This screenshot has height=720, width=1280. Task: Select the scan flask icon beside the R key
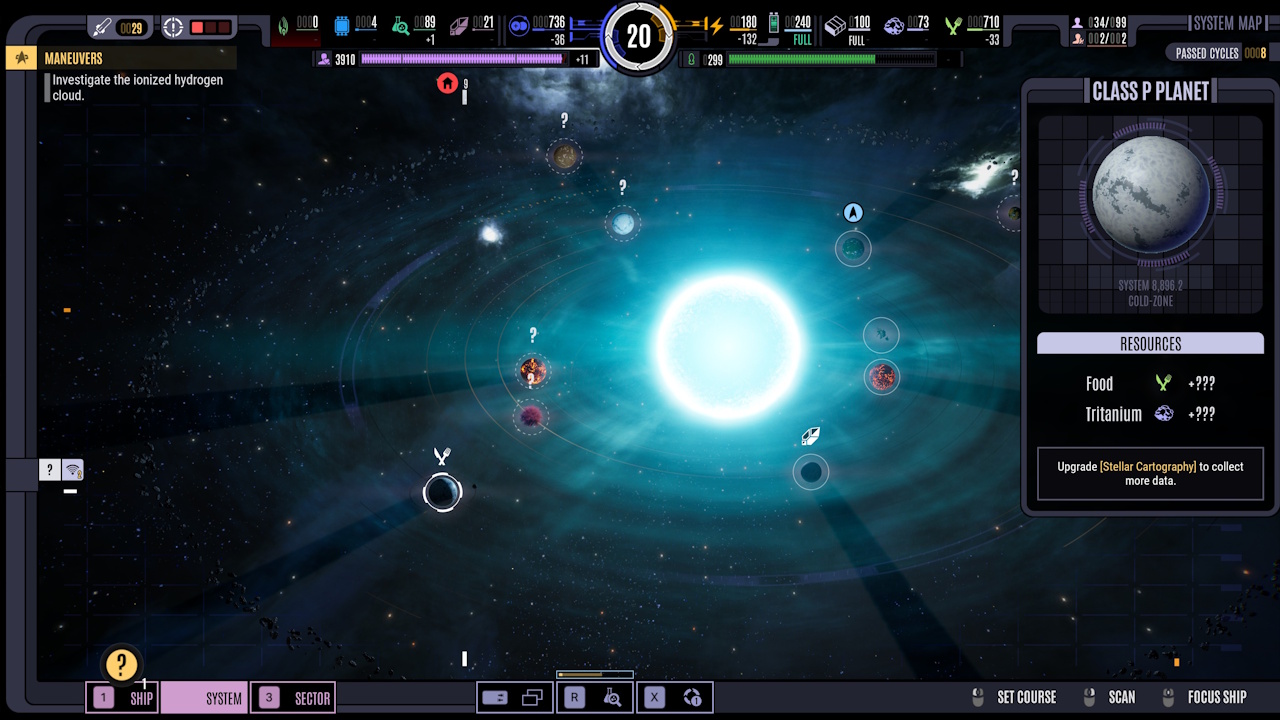[x=614, y=697]
